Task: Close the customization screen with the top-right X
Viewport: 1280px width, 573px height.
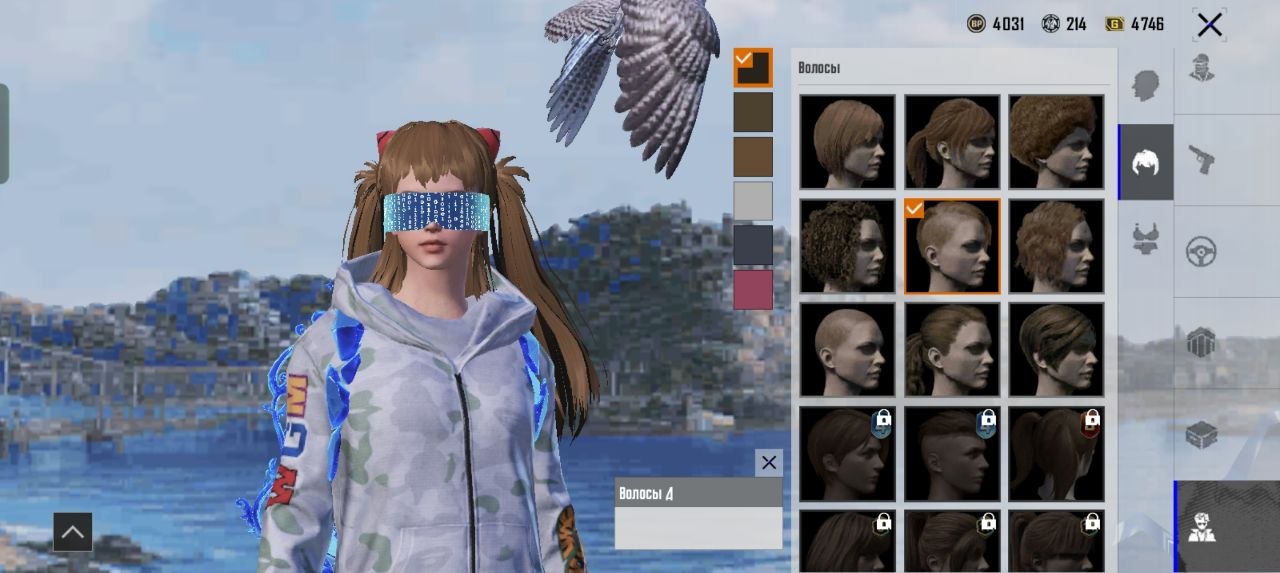Action: (1209, 25)
